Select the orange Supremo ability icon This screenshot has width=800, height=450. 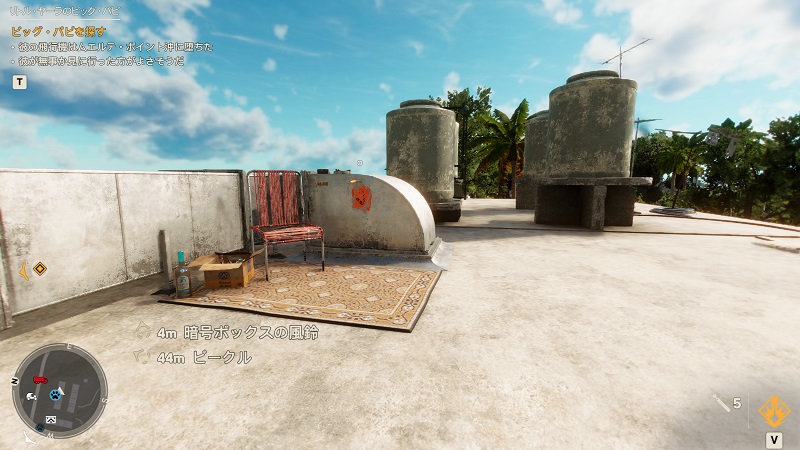click(773, 410)
